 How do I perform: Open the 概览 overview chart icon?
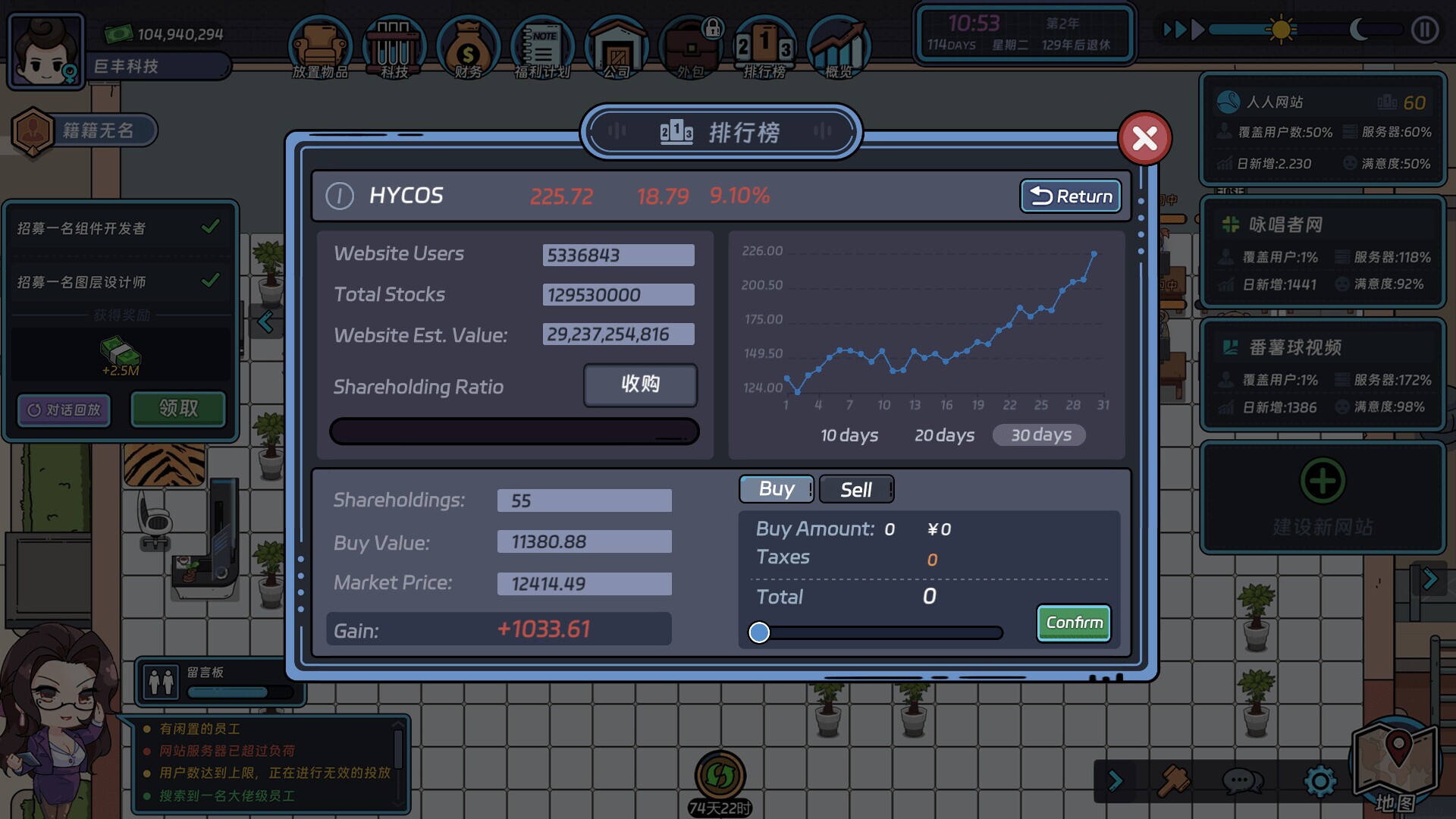(x=838, y=47)
